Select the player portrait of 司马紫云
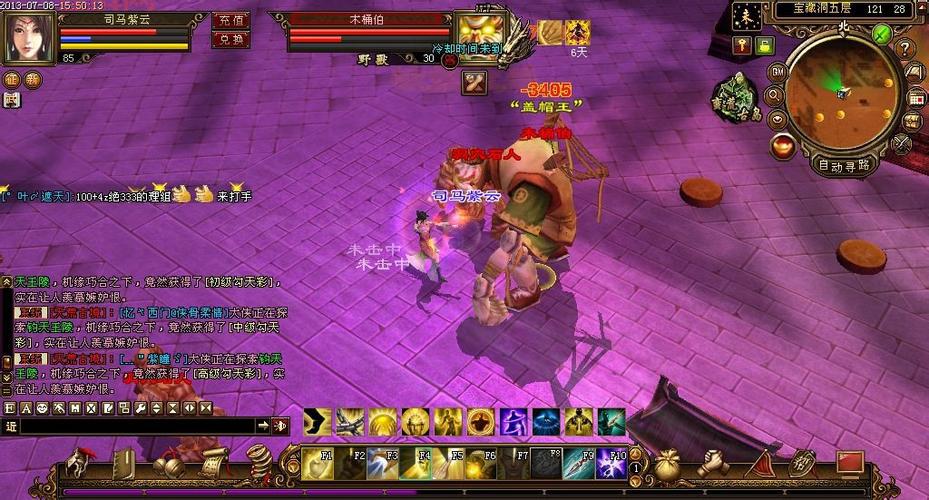The width and height of the screenshot is (929, 500). click(x=29, y=37)
